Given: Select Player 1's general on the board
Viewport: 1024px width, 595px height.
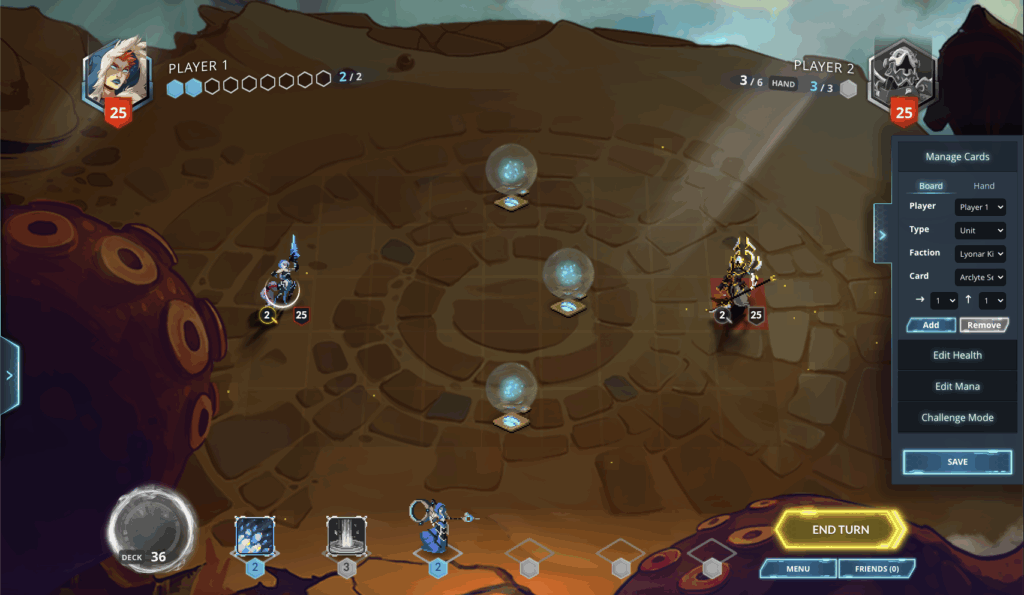Looking at the screenshot, I should (x=283, y=280).
